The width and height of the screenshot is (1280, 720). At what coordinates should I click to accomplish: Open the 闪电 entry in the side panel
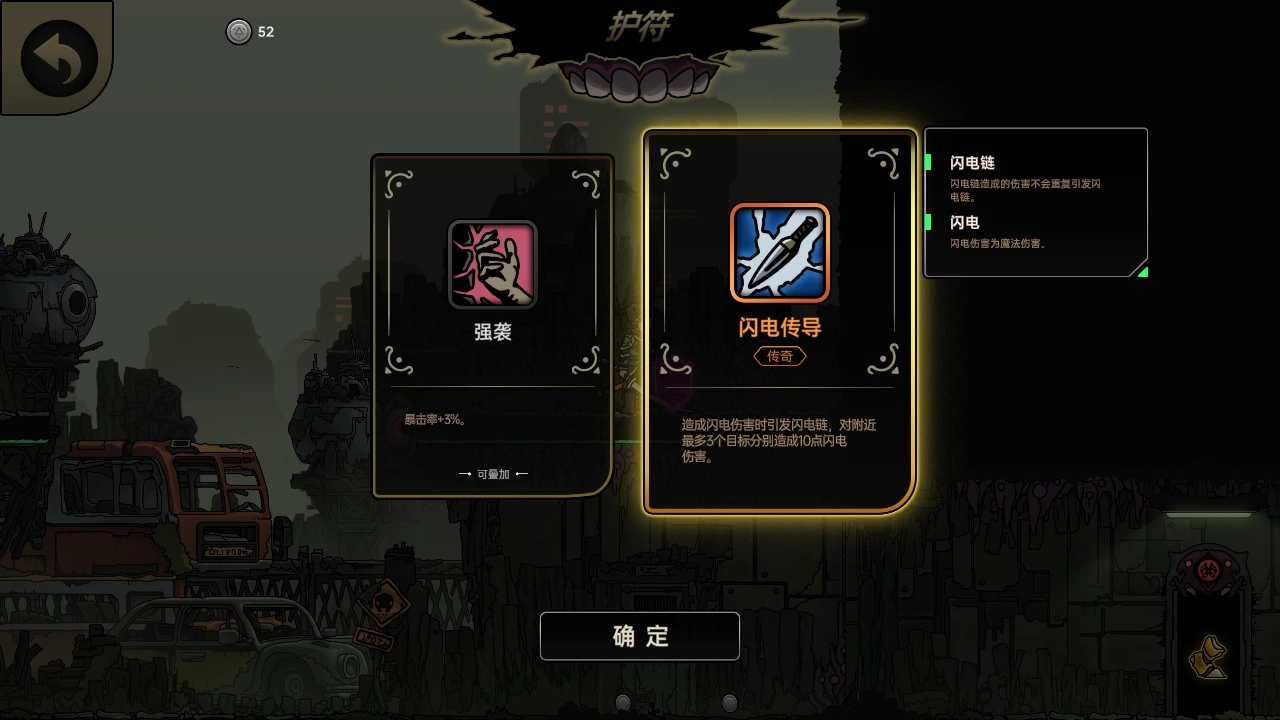962,222
